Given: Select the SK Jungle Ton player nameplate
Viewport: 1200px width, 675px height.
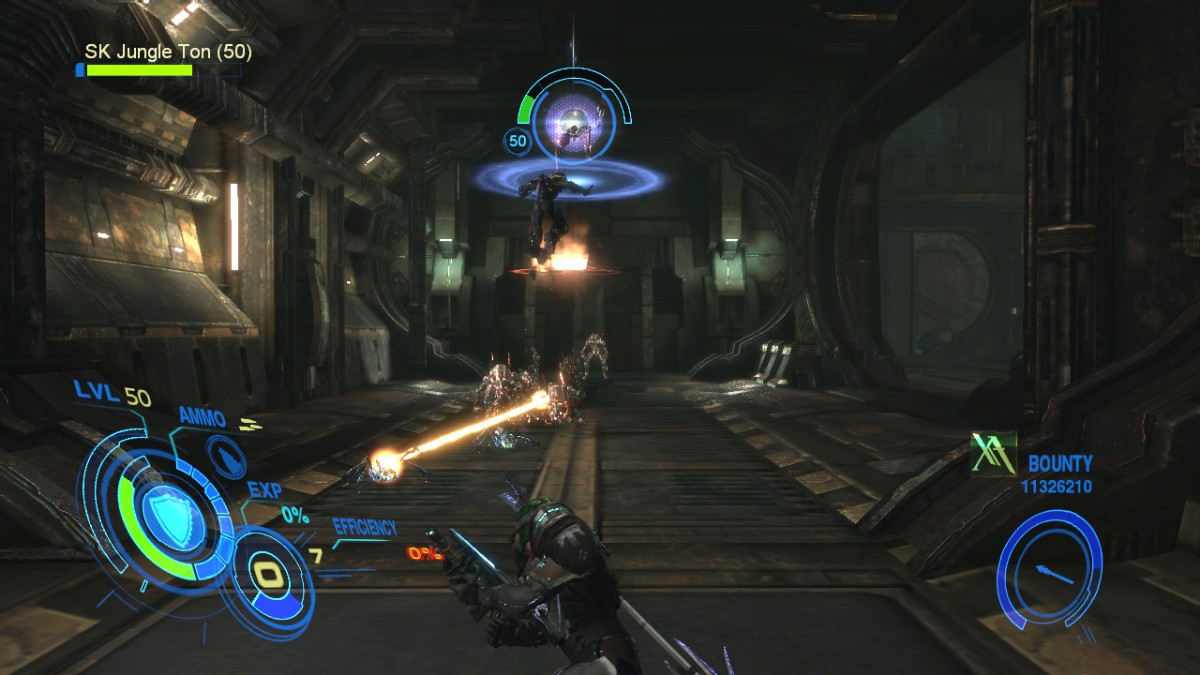Looking at the screenshot, I should (x=168, y=51).
